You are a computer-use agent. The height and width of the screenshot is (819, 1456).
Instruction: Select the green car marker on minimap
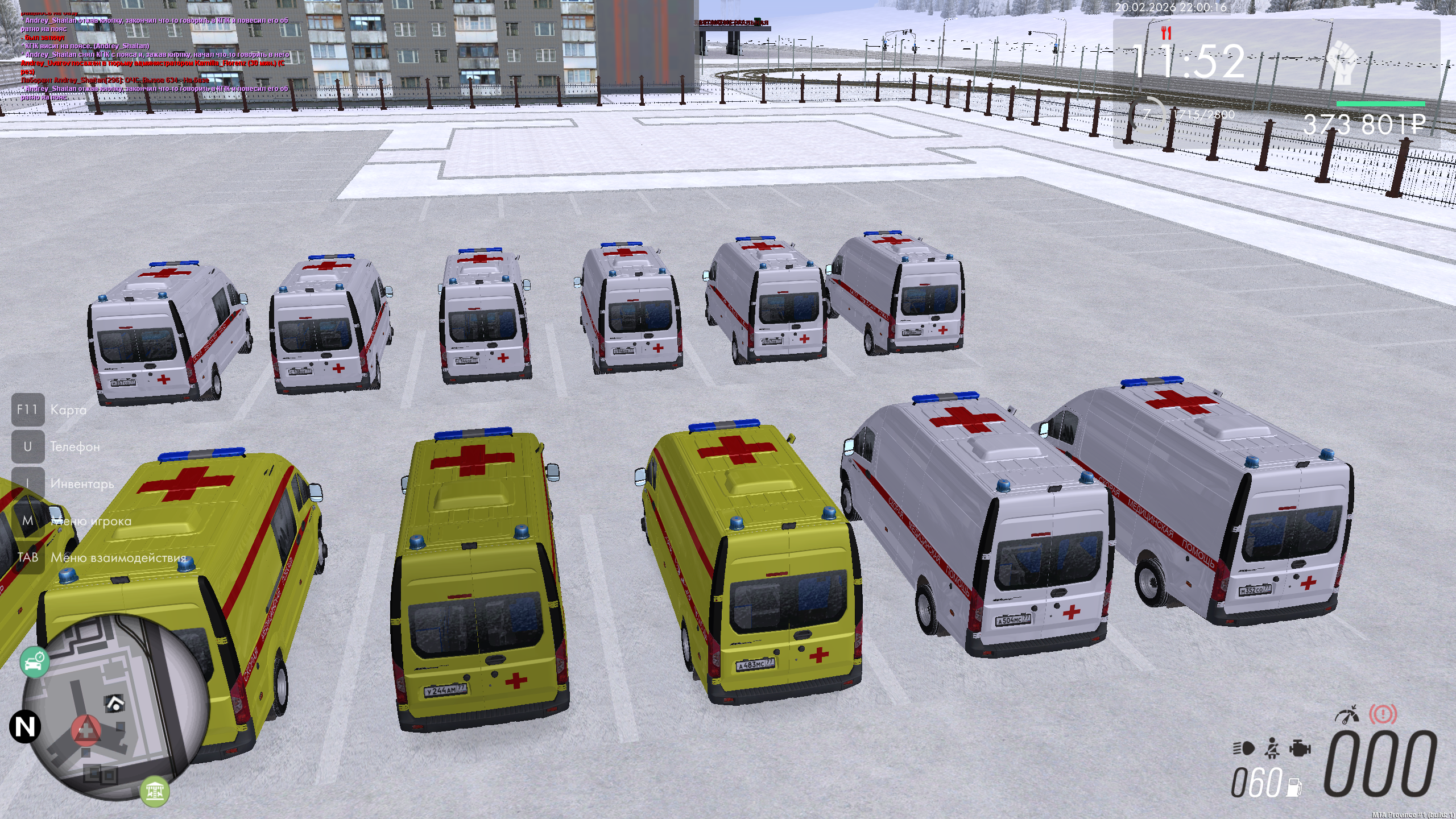(x=35, y=662)
